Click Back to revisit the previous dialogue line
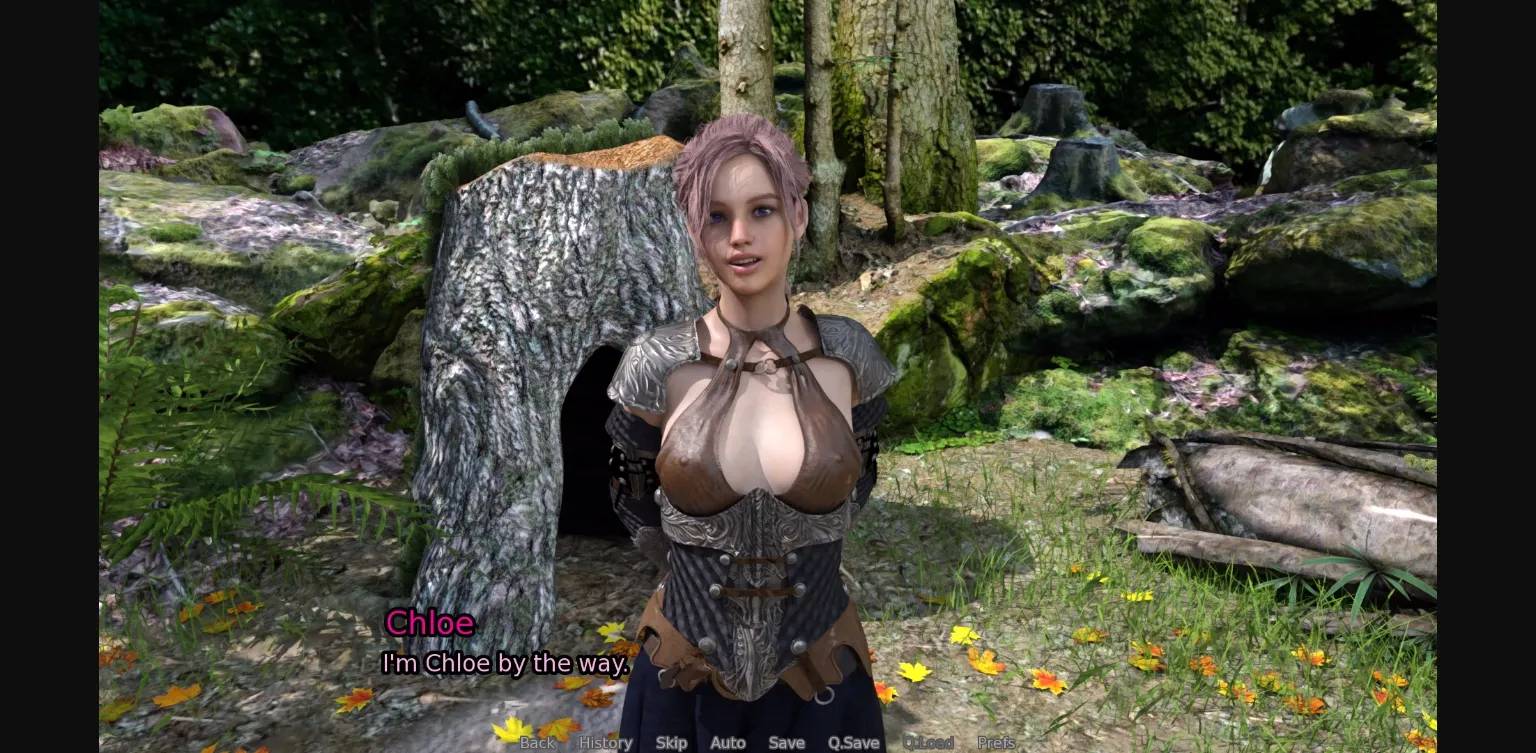The width and height of the screenshot is (1536, 753). point(537,743)
